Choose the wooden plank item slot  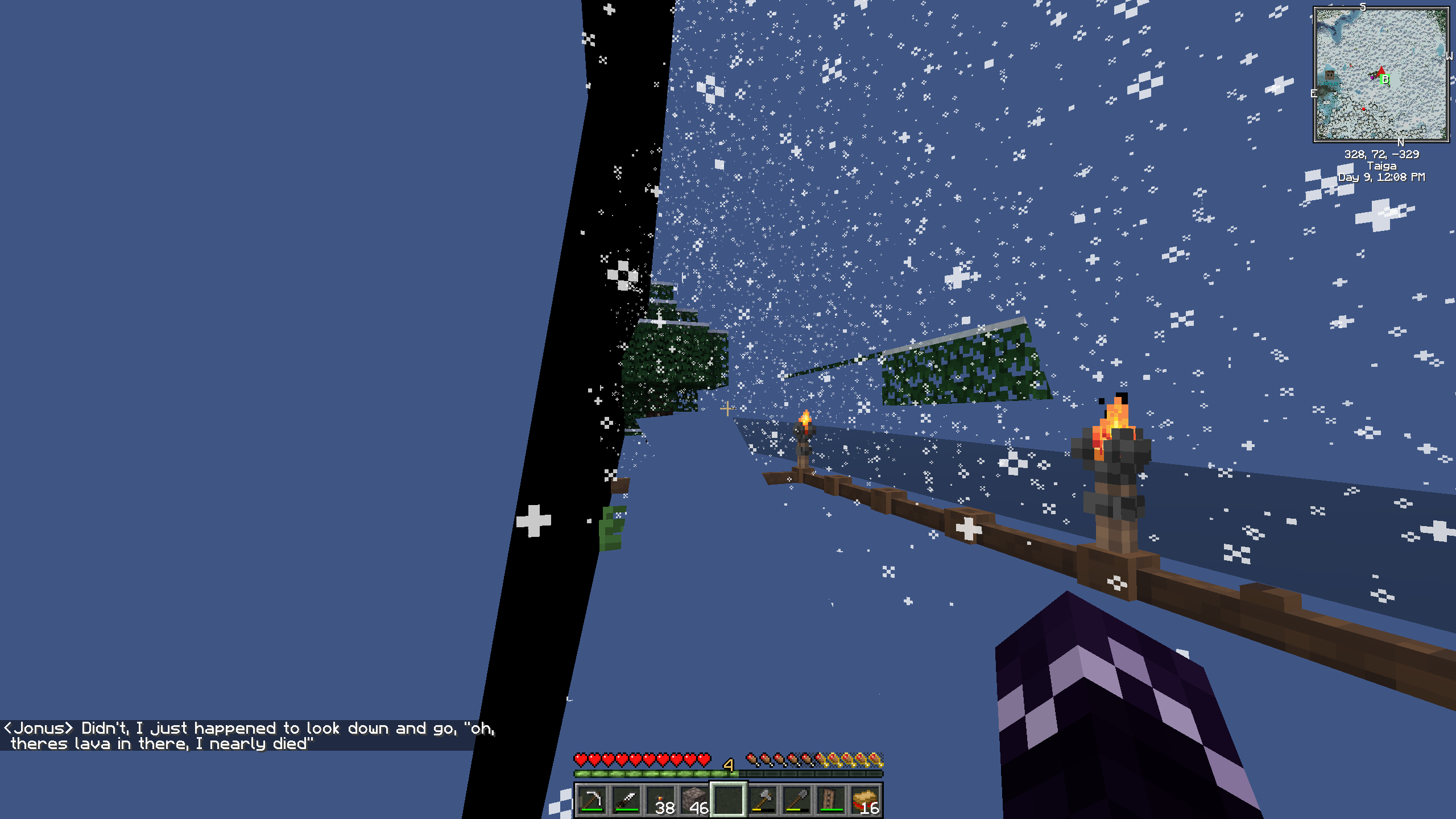tap(831, 800)
